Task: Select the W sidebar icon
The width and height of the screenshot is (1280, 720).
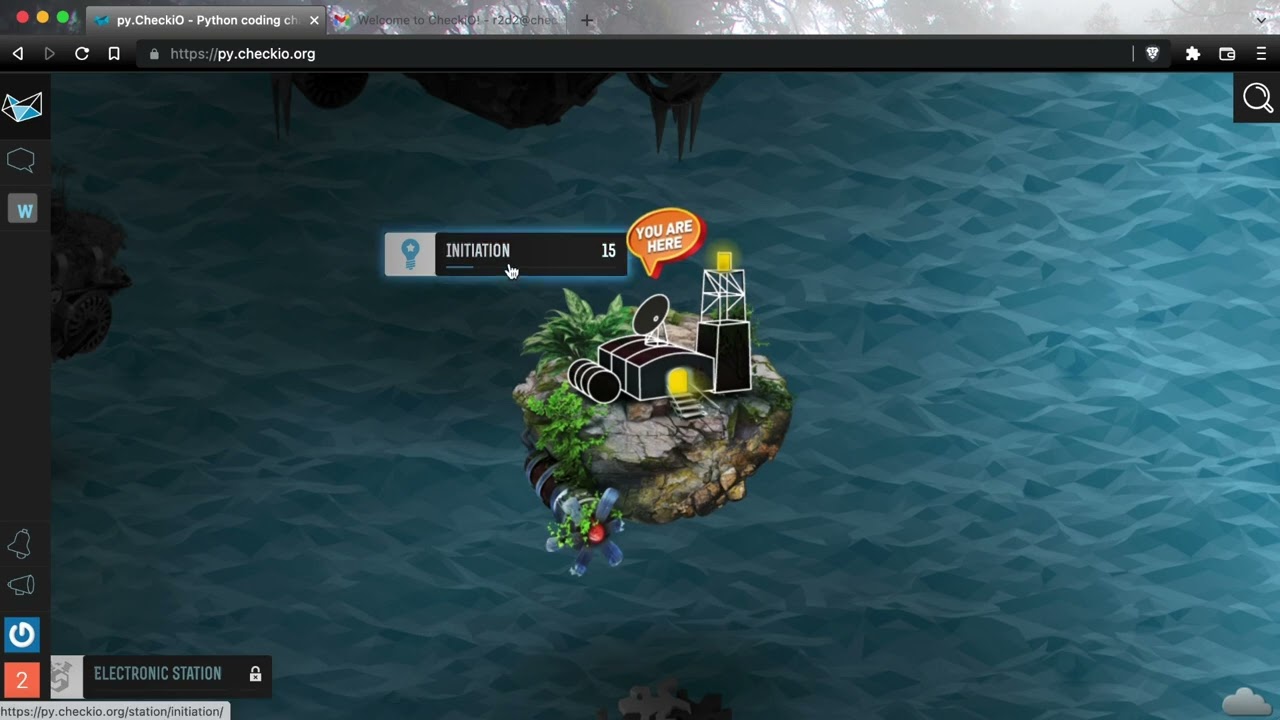Action: 23,209
